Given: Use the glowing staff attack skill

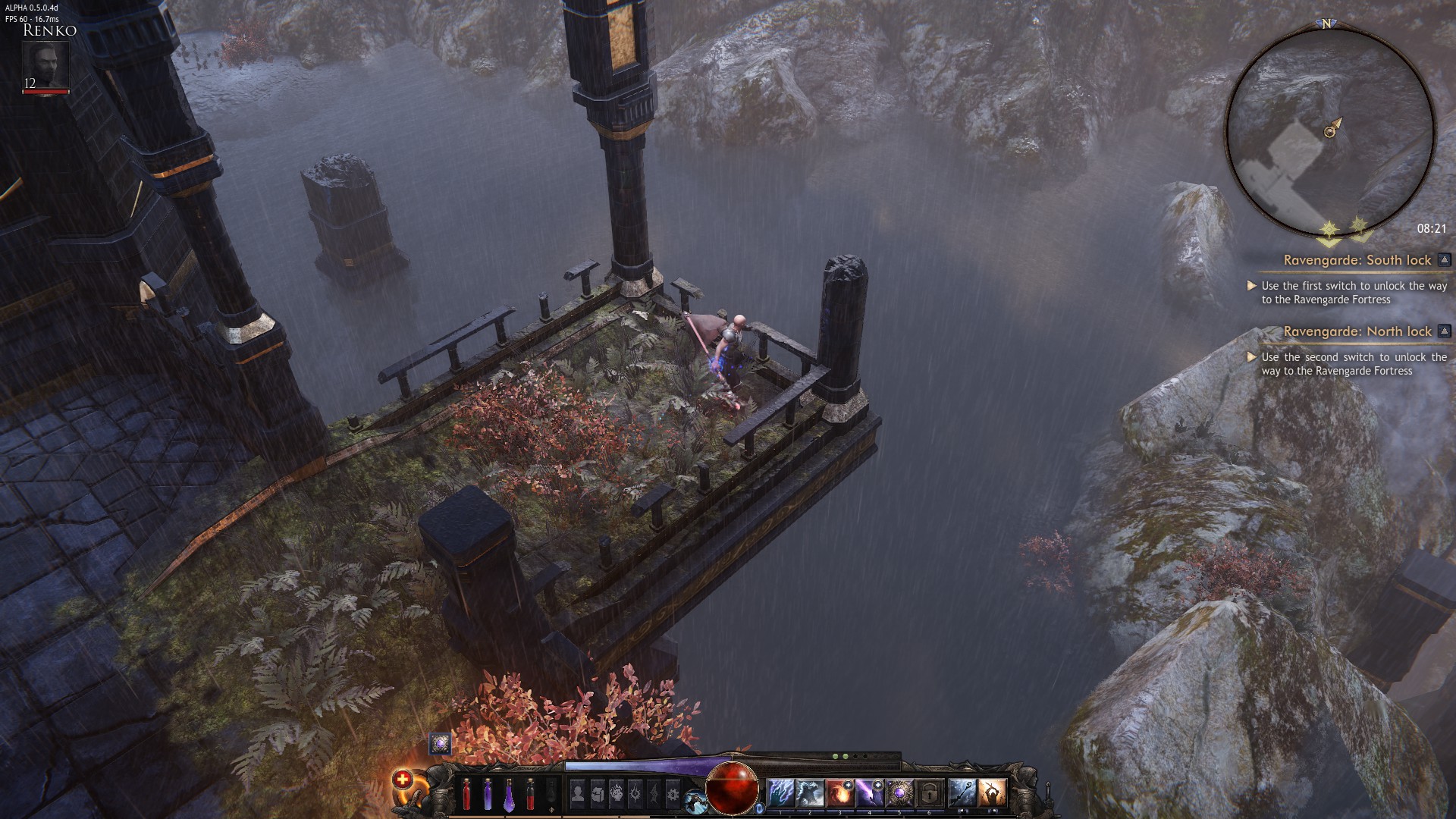Looking at the screenshot, I should coord(962,793).
